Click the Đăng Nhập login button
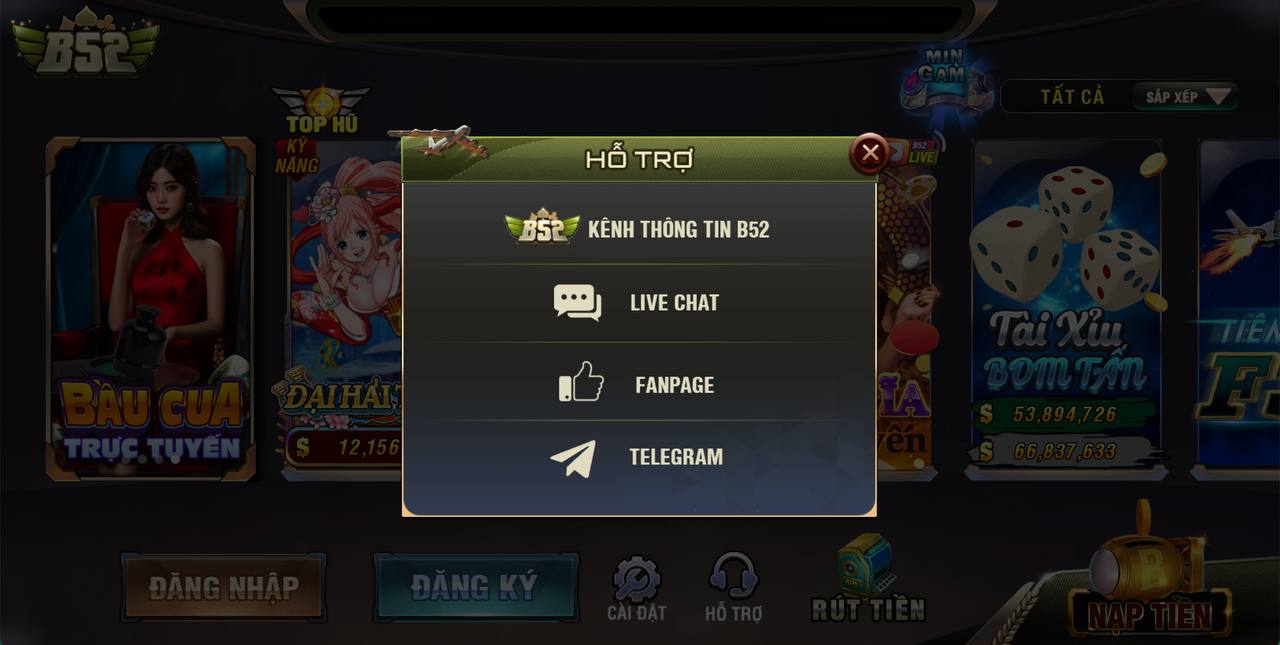1280x645 pixels. tap(223, 587)
